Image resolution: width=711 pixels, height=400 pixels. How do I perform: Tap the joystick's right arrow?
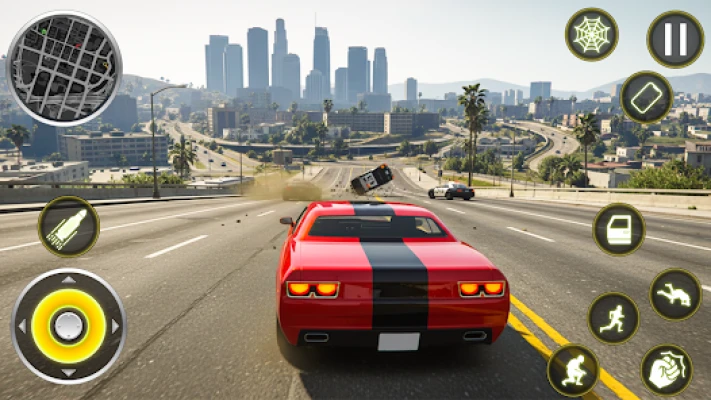[x=115, y=326]
